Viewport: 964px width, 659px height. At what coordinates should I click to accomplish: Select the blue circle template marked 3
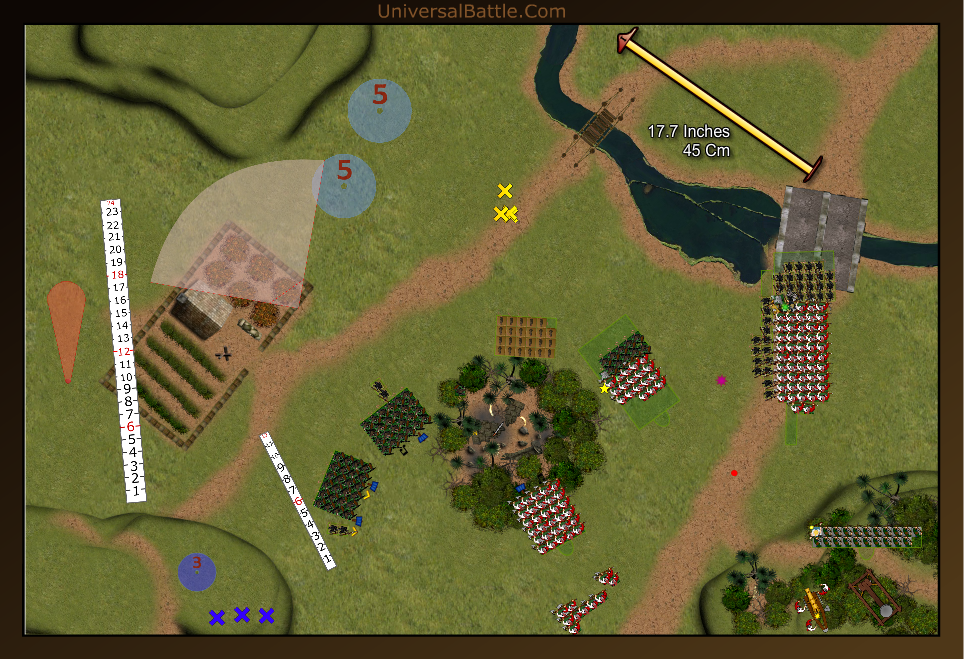(197, 571)
